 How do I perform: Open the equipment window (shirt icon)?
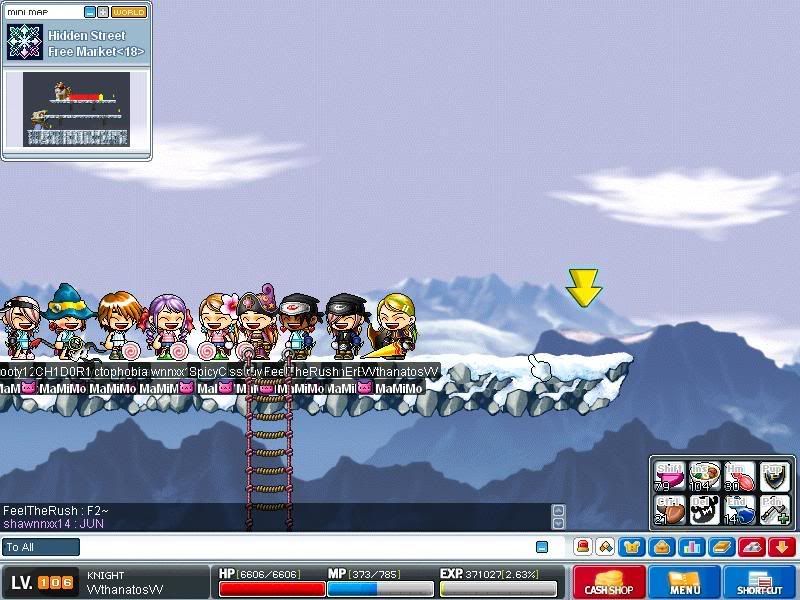pyautogui.click(x=631, y=547)
